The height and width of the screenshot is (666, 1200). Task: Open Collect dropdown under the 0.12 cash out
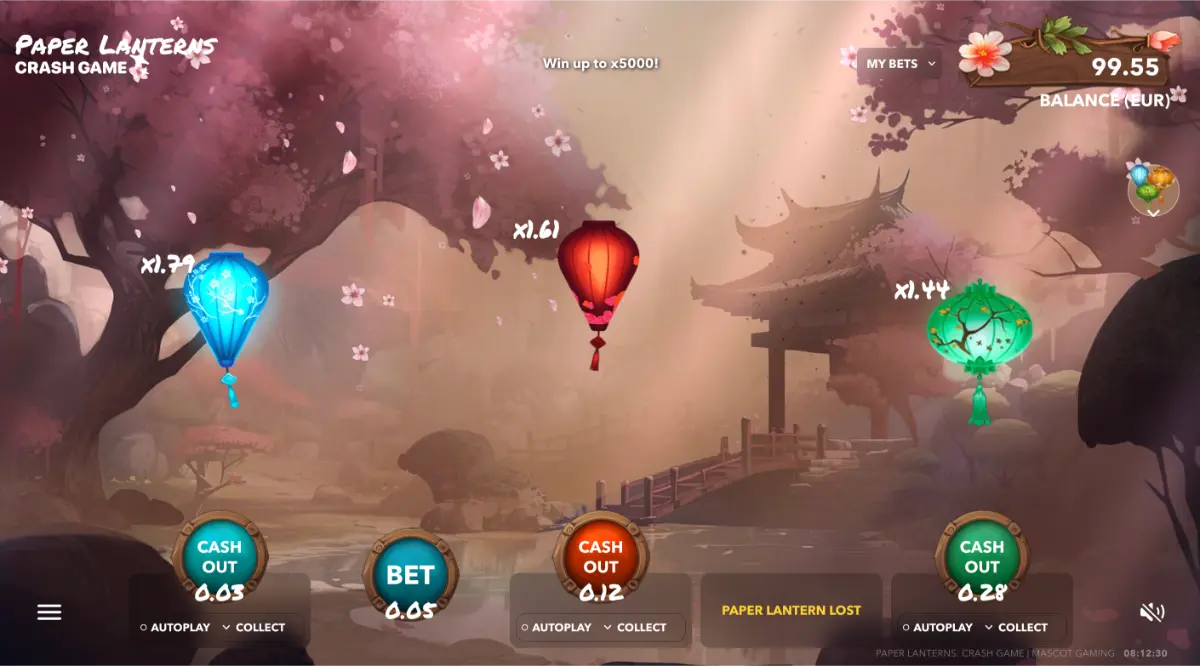pyautogui.click(x=635, y=628)
